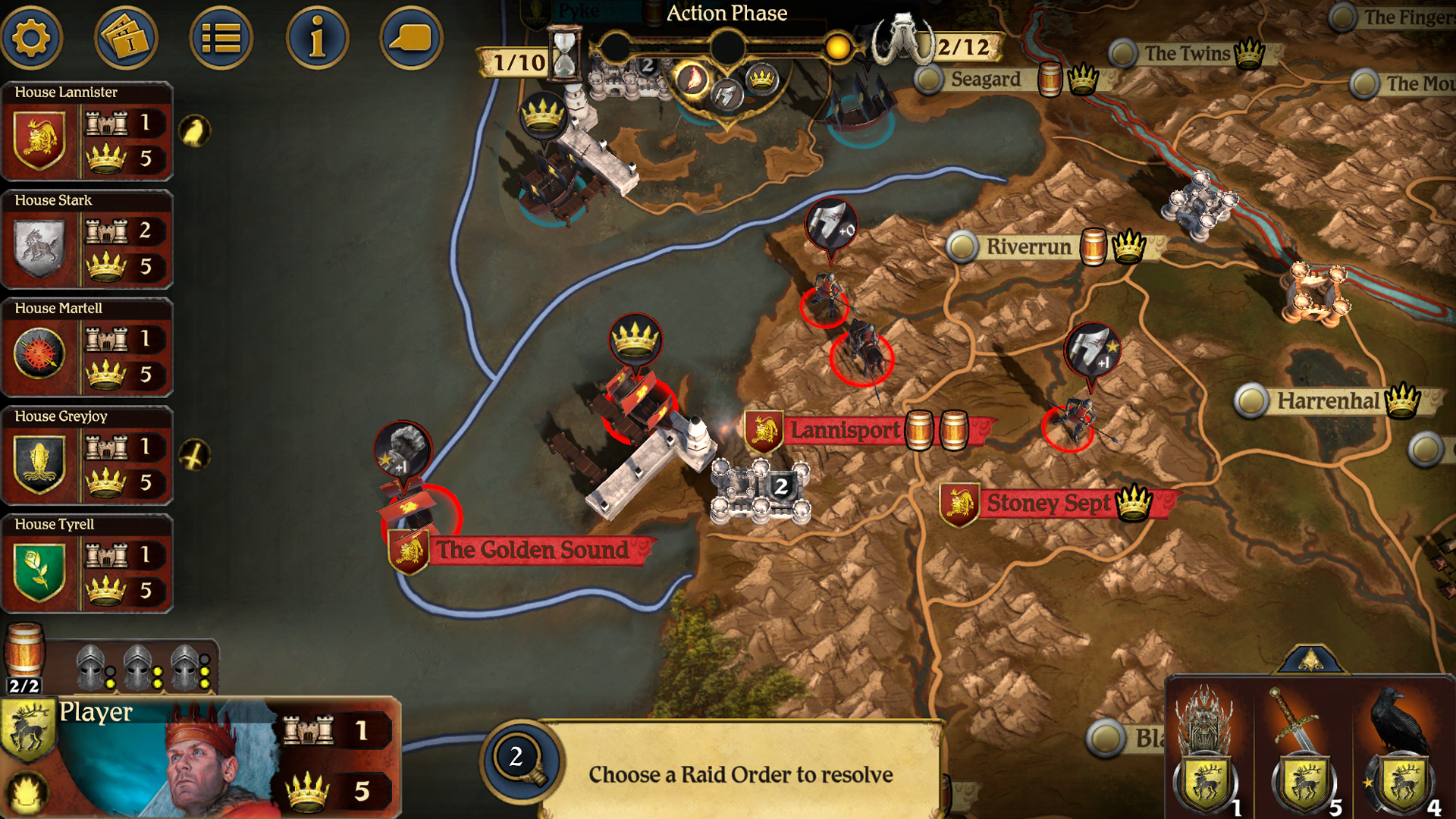This screenshot has width=1456, height=819.
Task: Select the House Martell panel
Action: 87,347
